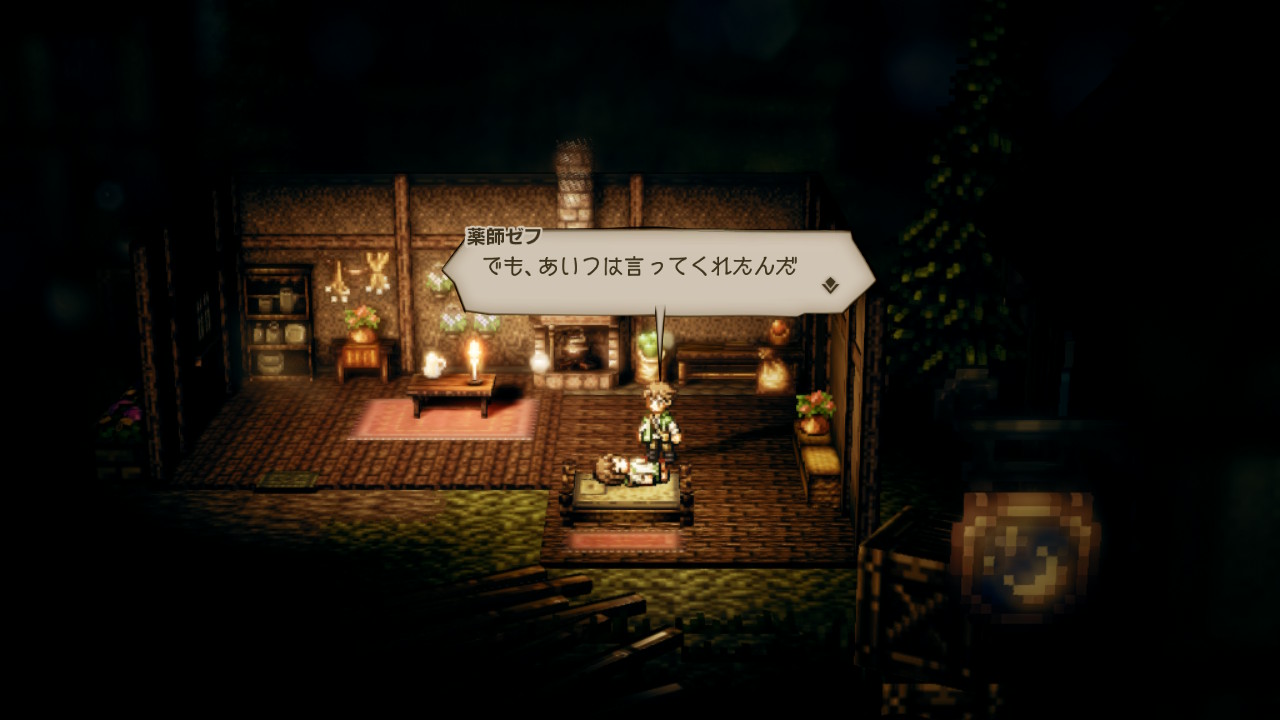The image size is (1280, 720).
Task: Click the dialogue advance arrow marker
Action: pos(829,286)
